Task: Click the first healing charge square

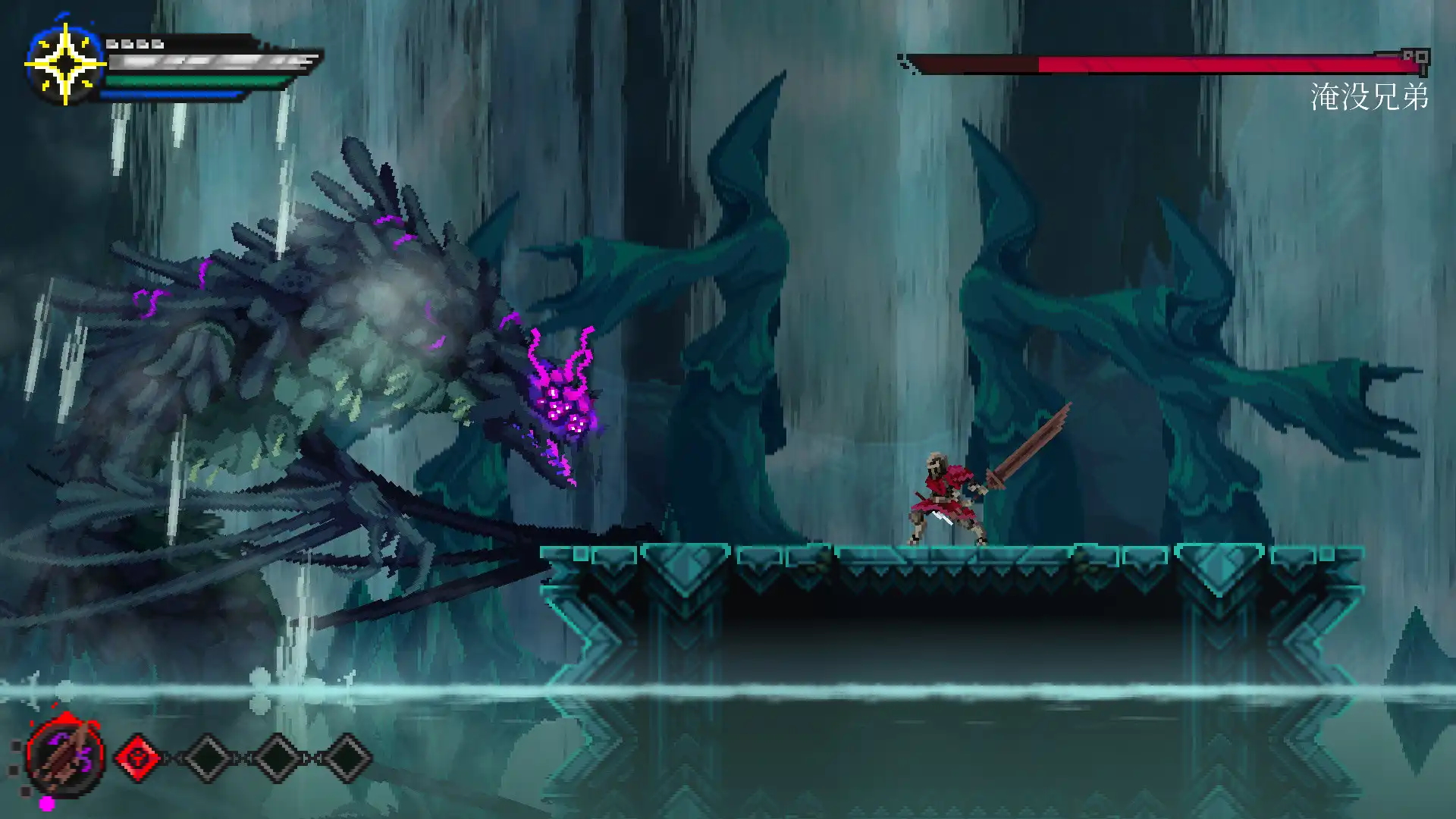Action: 113,45
